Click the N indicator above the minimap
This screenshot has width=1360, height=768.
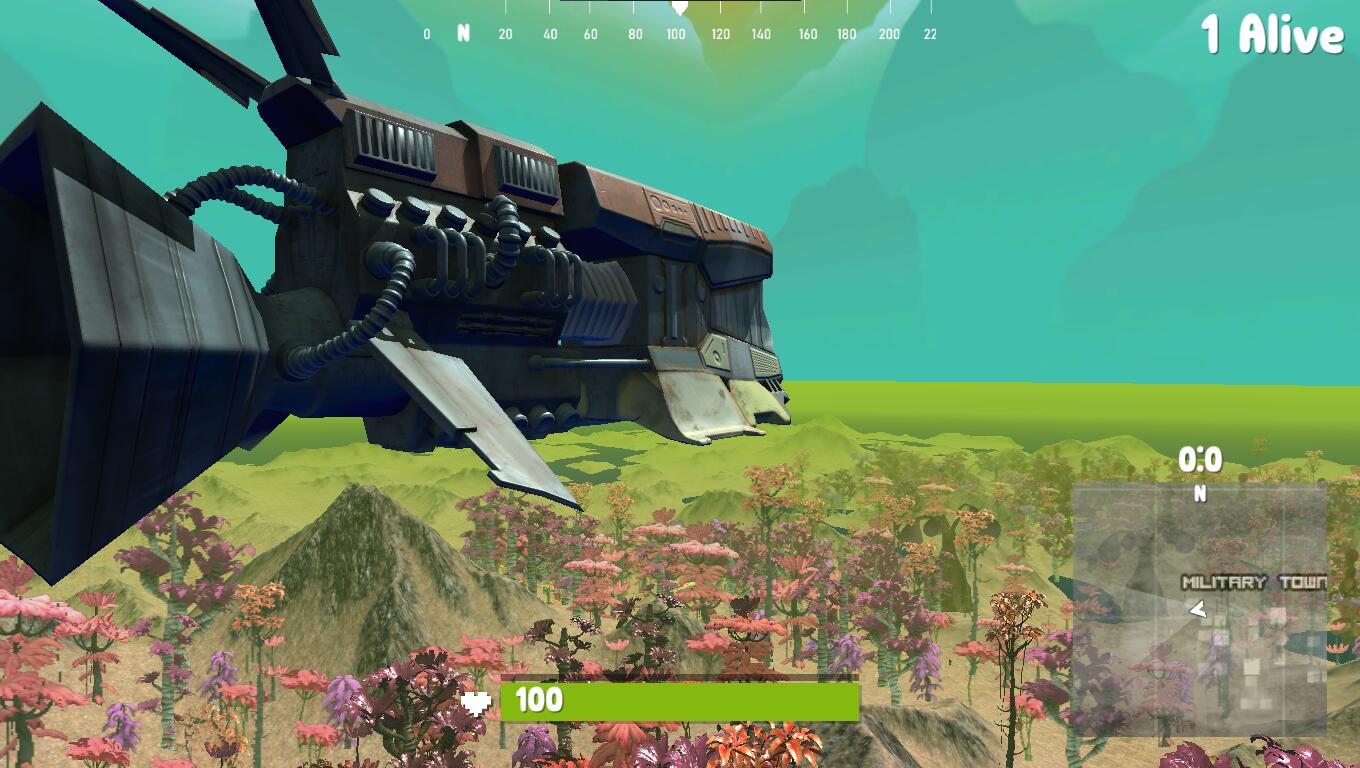tap(1199, 492)
